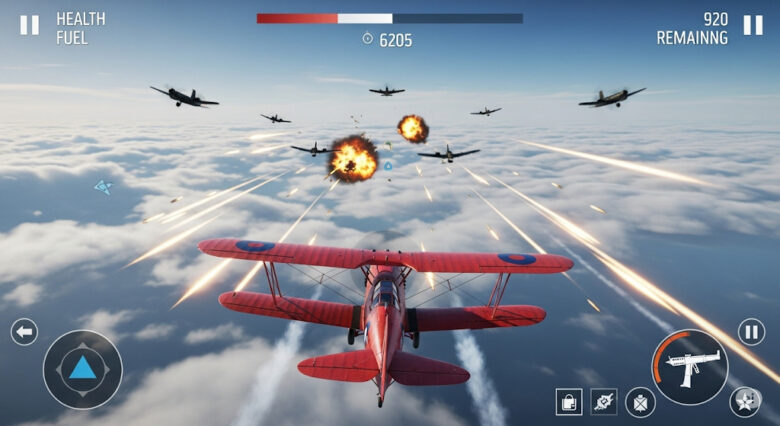Select the square icon left of the gun
This screenshot has height=426, width=780.
(x=604, y=402)
